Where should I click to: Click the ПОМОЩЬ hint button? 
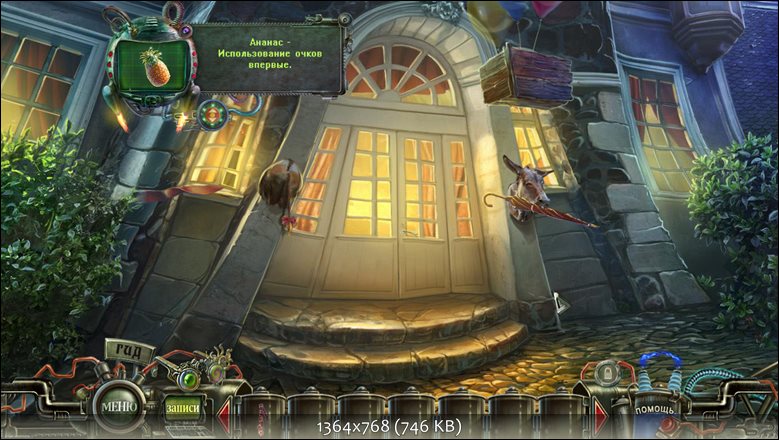point(656,410)
